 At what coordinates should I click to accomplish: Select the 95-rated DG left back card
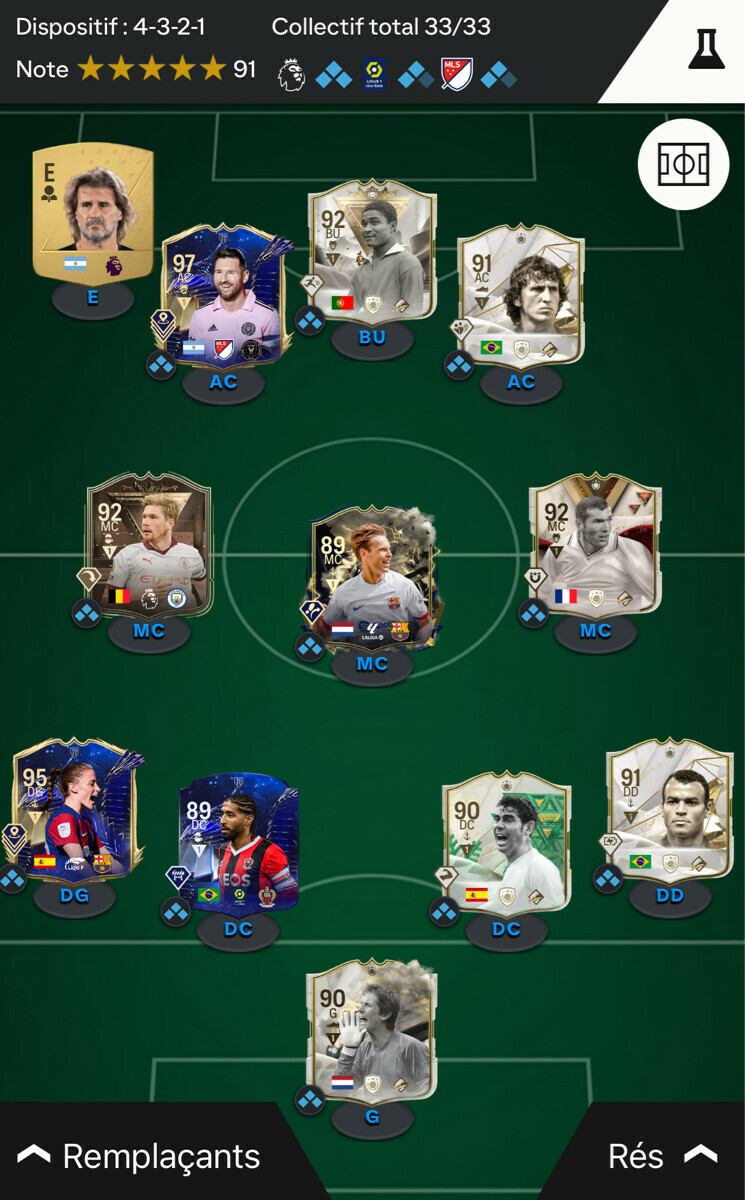tap(73, 810)
